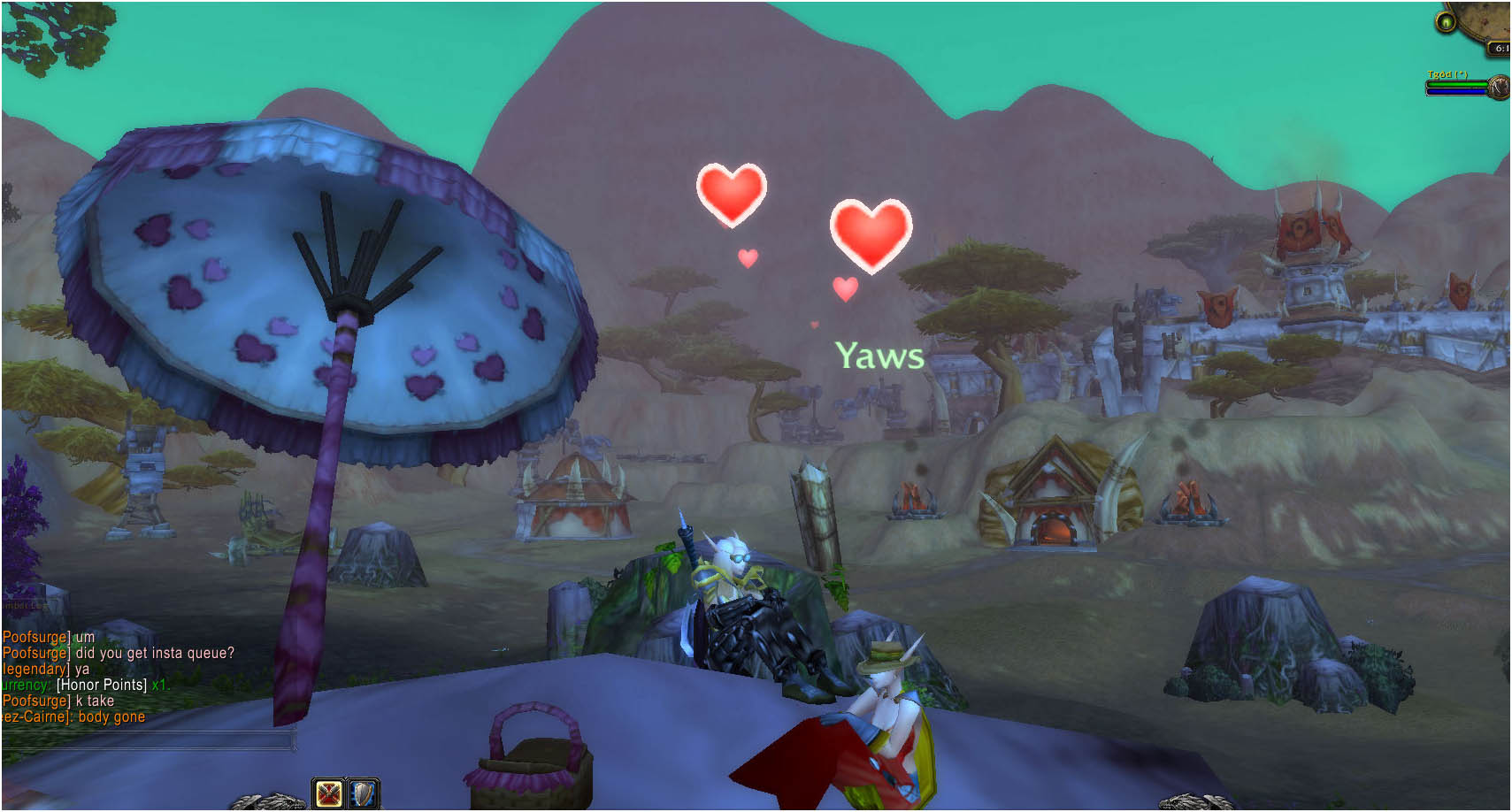1512x812 pixels.
Task: Activate the crossed-swords stance icon
Action: [328, 793]
